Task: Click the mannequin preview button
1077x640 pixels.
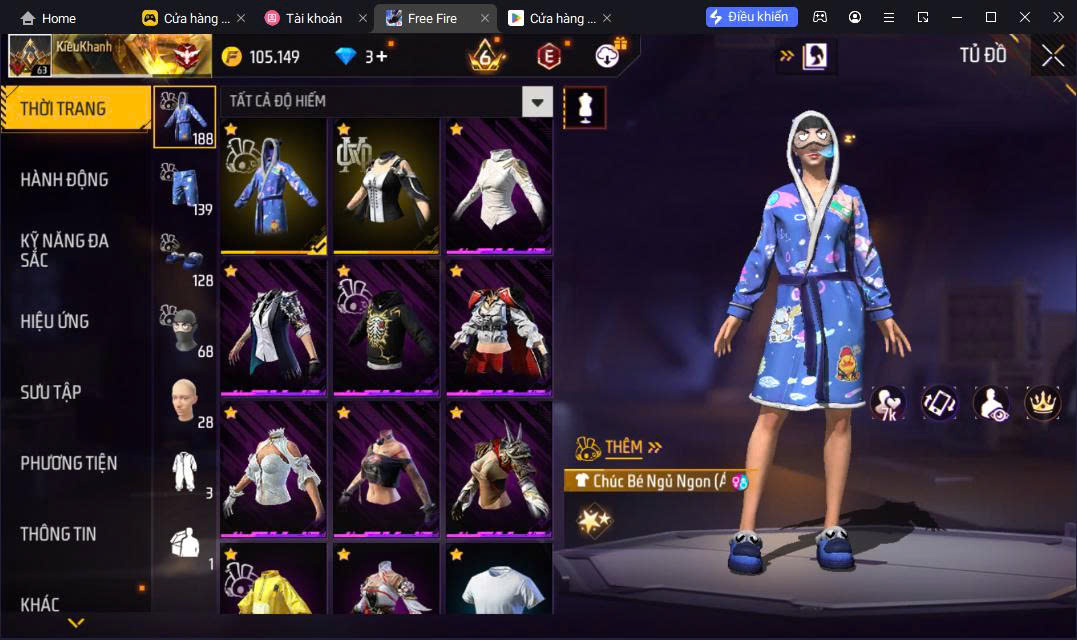Action: [585, 107]
